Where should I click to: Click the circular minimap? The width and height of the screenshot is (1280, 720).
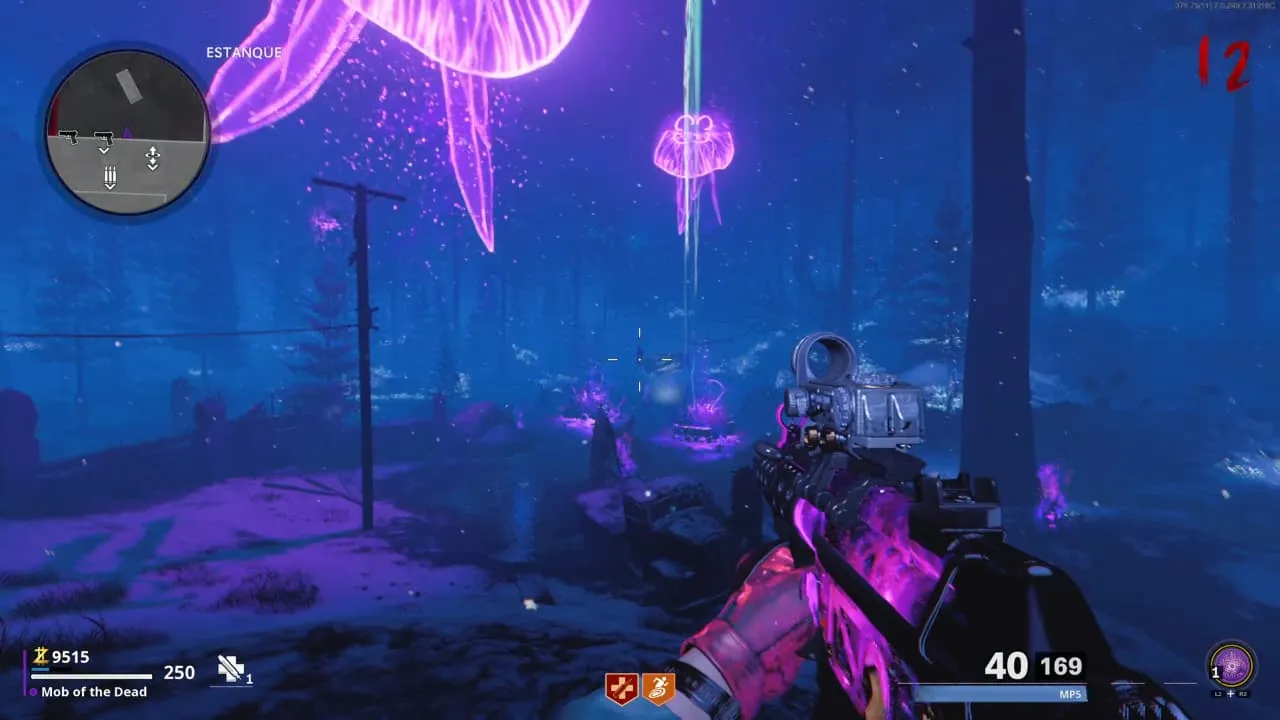click(127, 133)
